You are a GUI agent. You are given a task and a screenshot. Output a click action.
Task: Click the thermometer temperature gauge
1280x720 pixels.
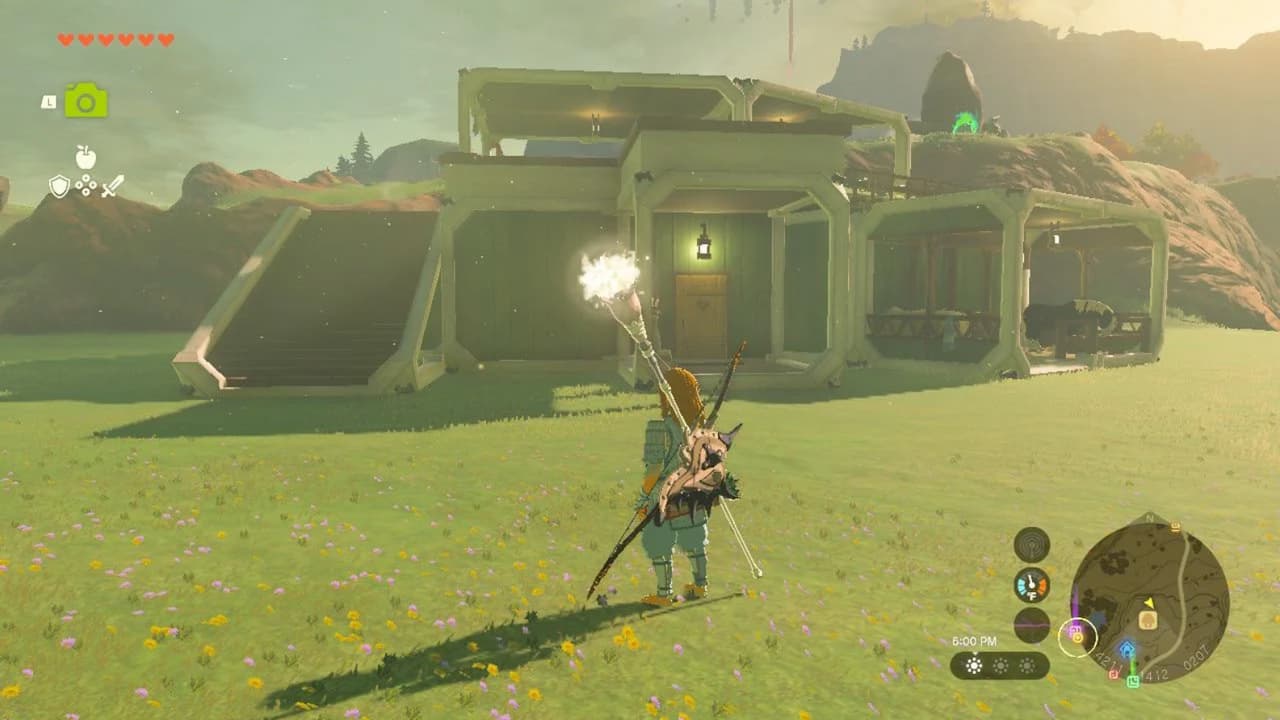coord(1030,584)
